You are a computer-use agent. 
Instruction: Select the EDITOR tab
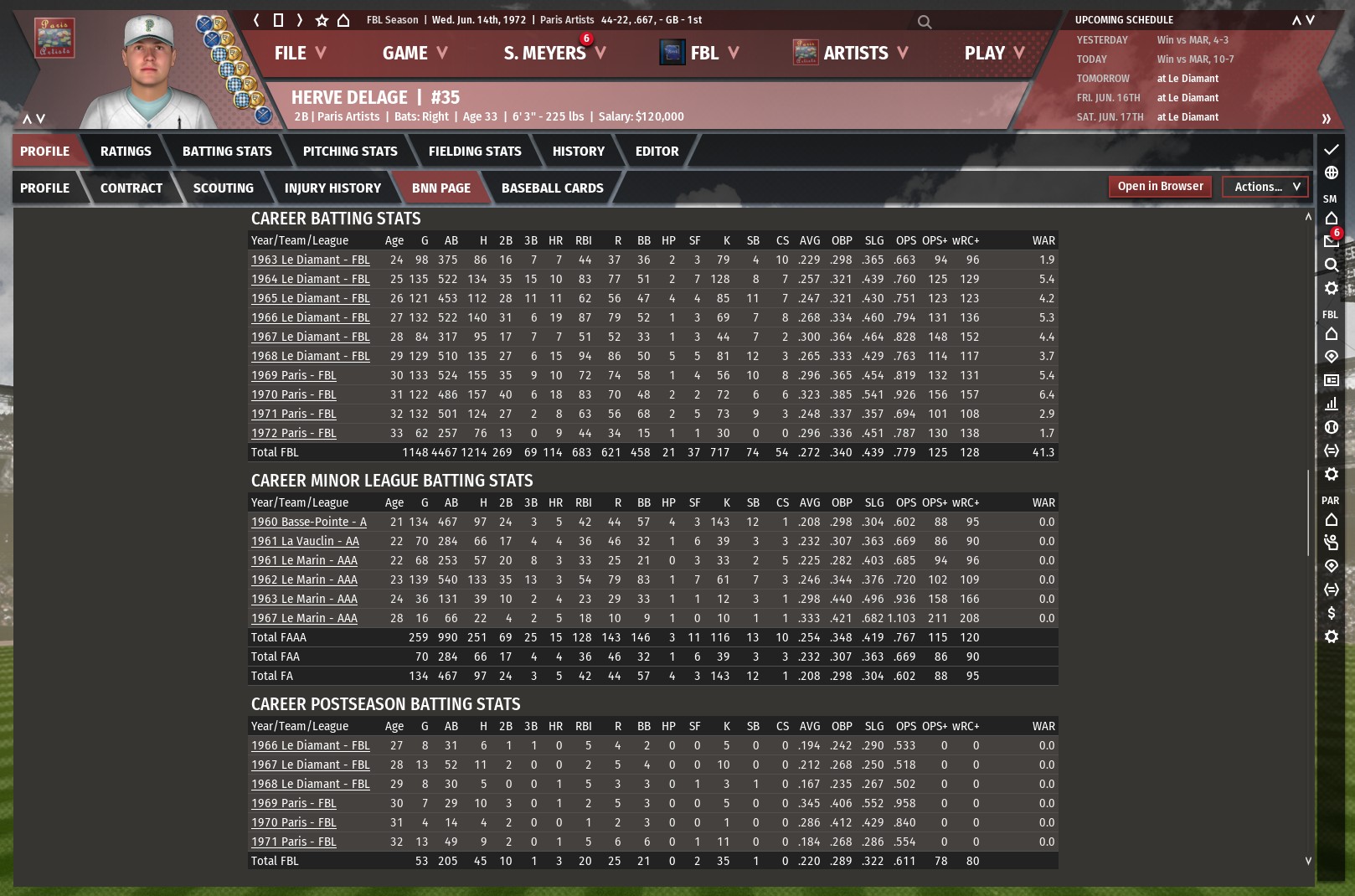(657, 152)
